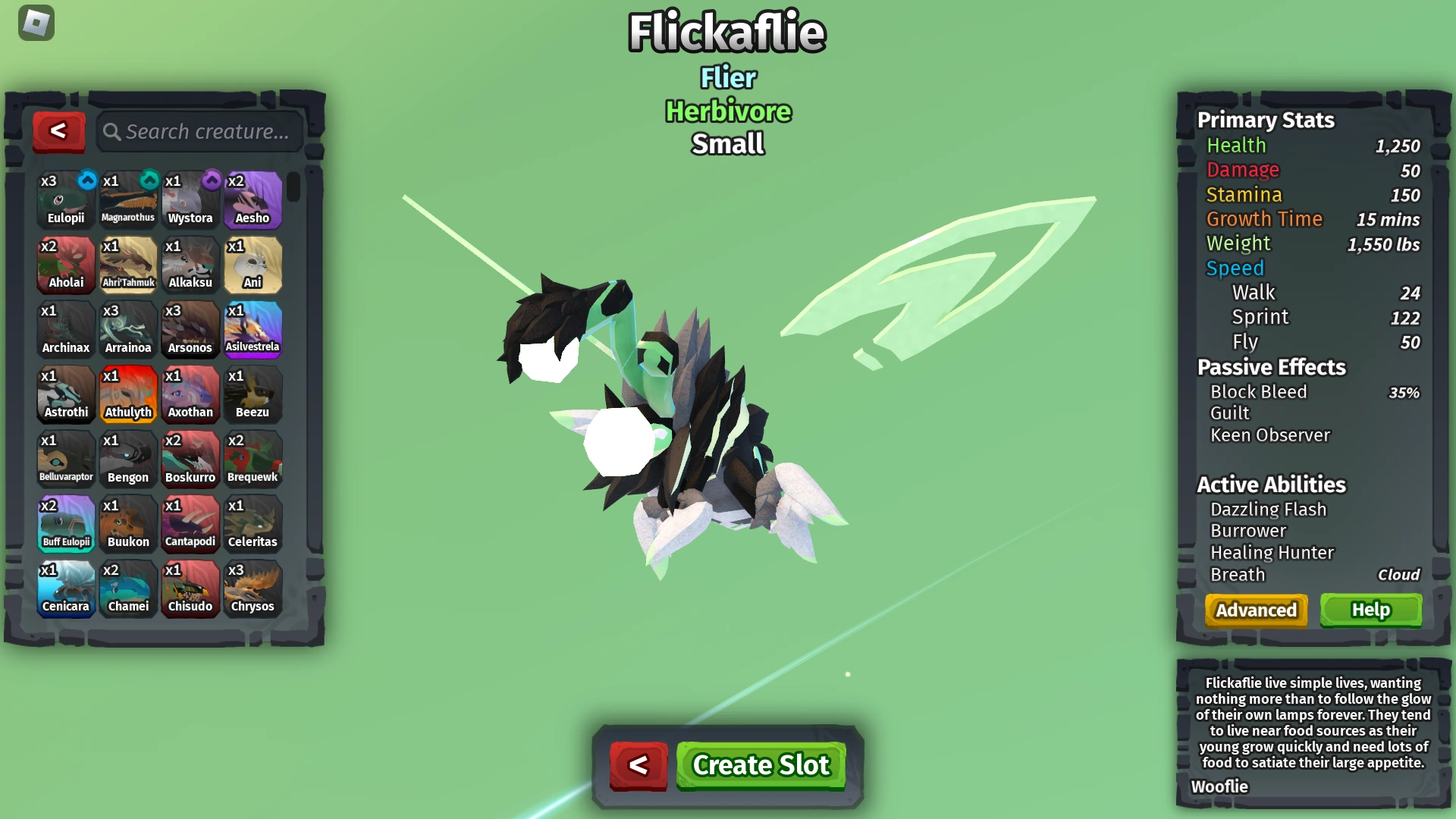The width and height of the screenshot is (1456, 819).
Task: Select the Chrysos creature icon
Action: (x=253, y=588)
